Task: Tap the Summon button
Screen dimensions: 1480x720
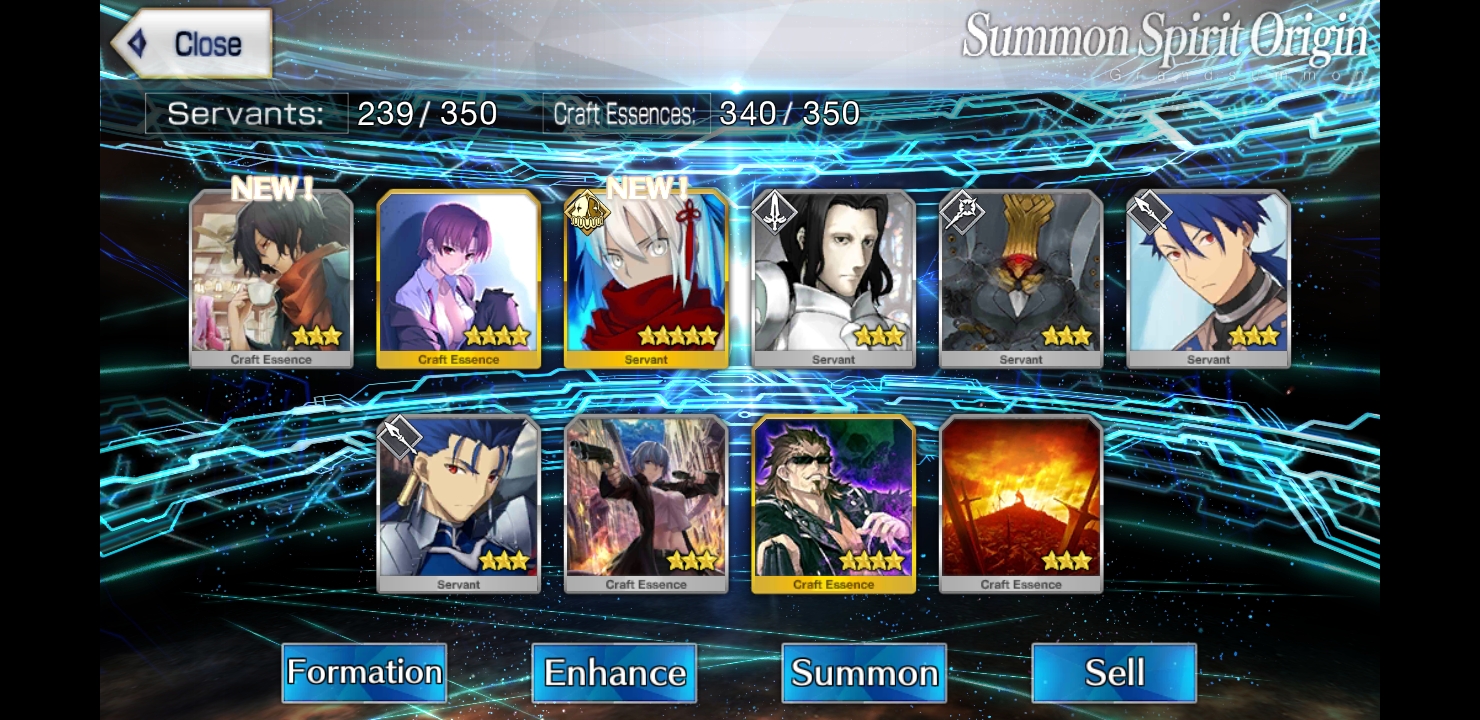Action: 864,672
